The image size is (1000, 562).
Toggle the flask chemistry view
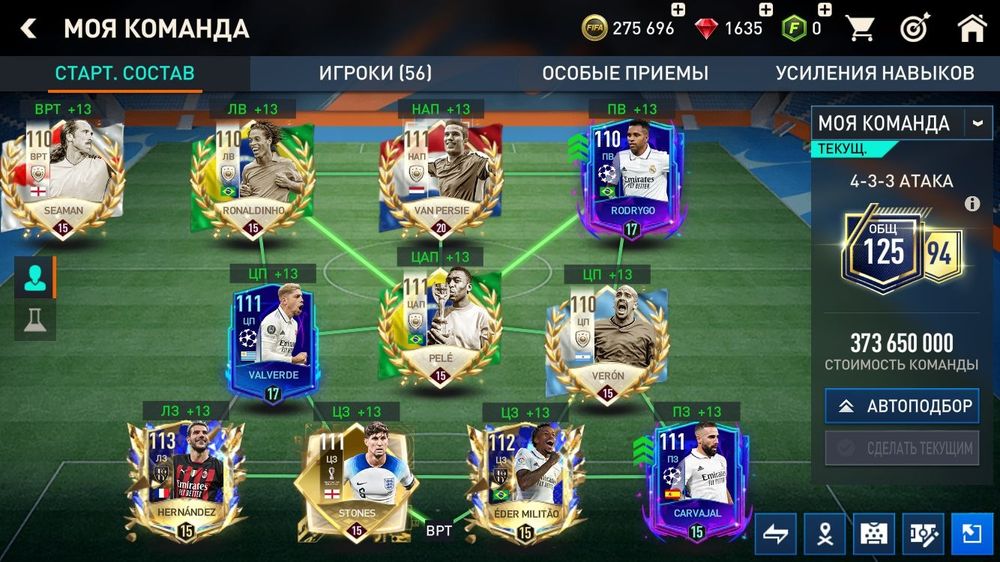coord(34,320)
